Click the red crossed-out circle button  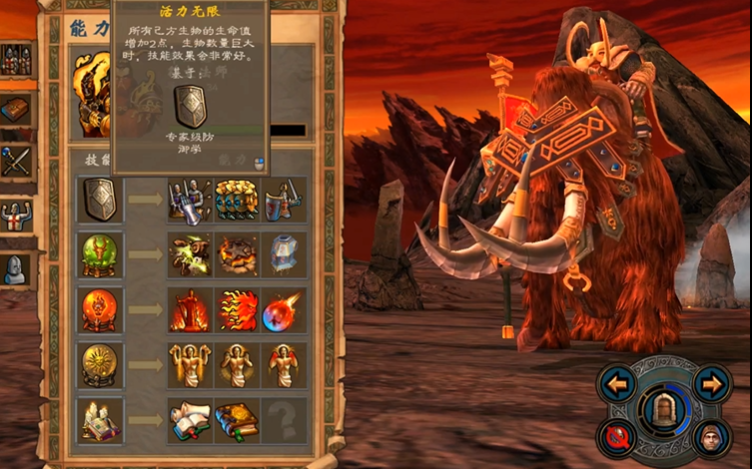[x=617, y=436]
